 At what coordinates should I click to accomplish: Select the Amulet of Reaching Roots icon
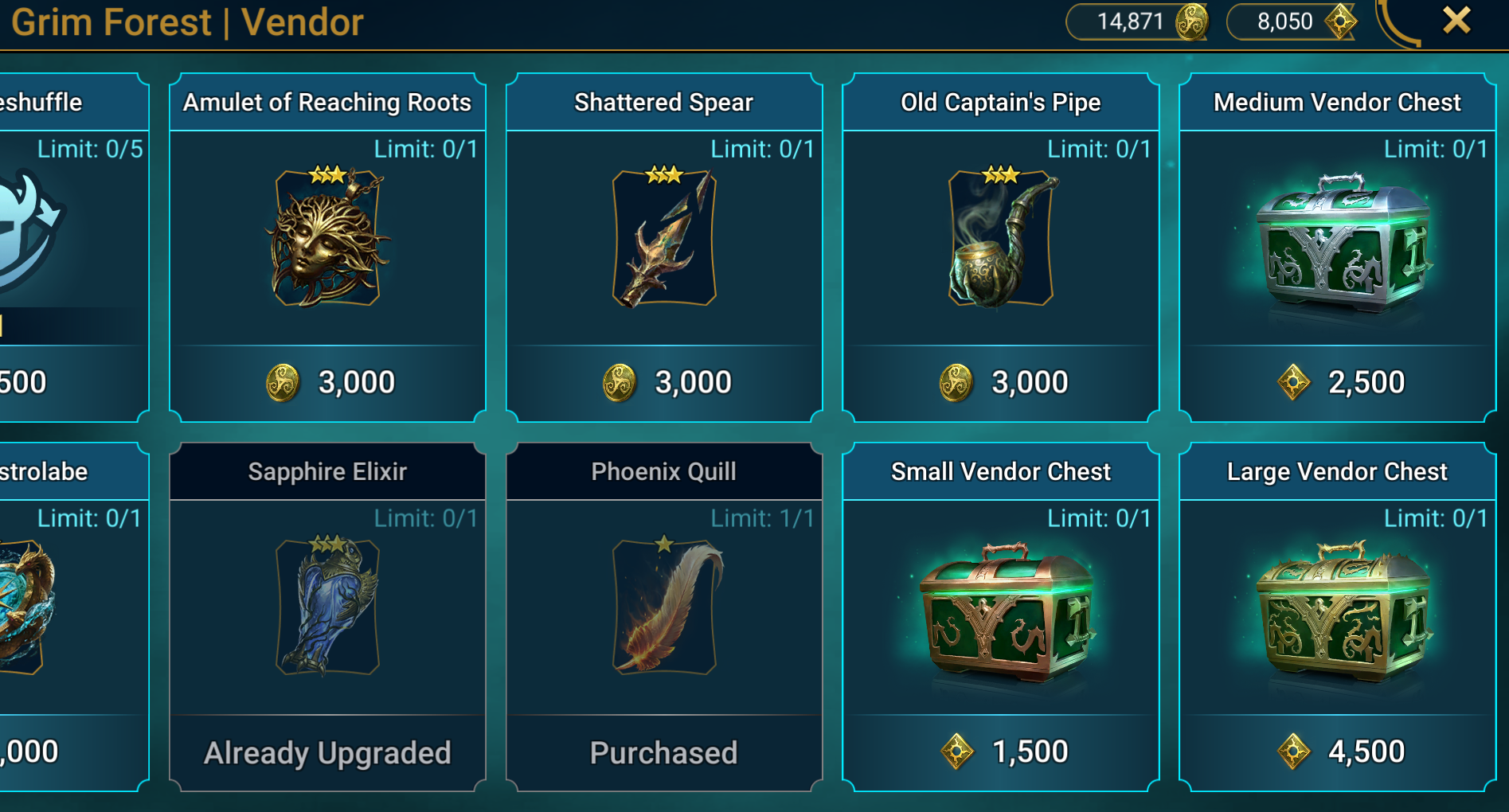pyautogui.click(x=328, y=238)
